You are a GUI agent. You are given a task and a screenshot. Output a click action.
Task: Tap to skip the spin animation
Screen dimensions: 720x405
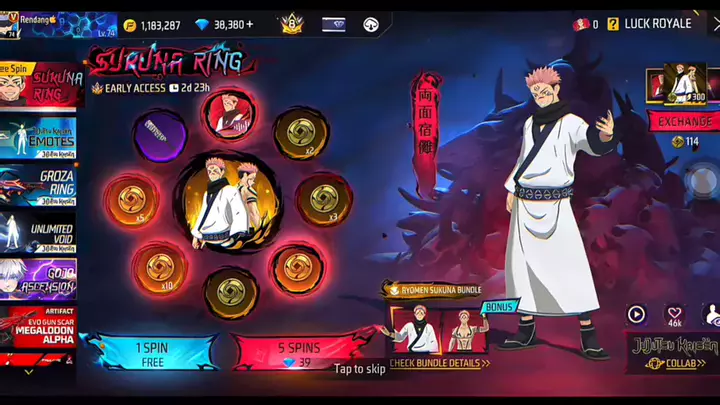359,369
